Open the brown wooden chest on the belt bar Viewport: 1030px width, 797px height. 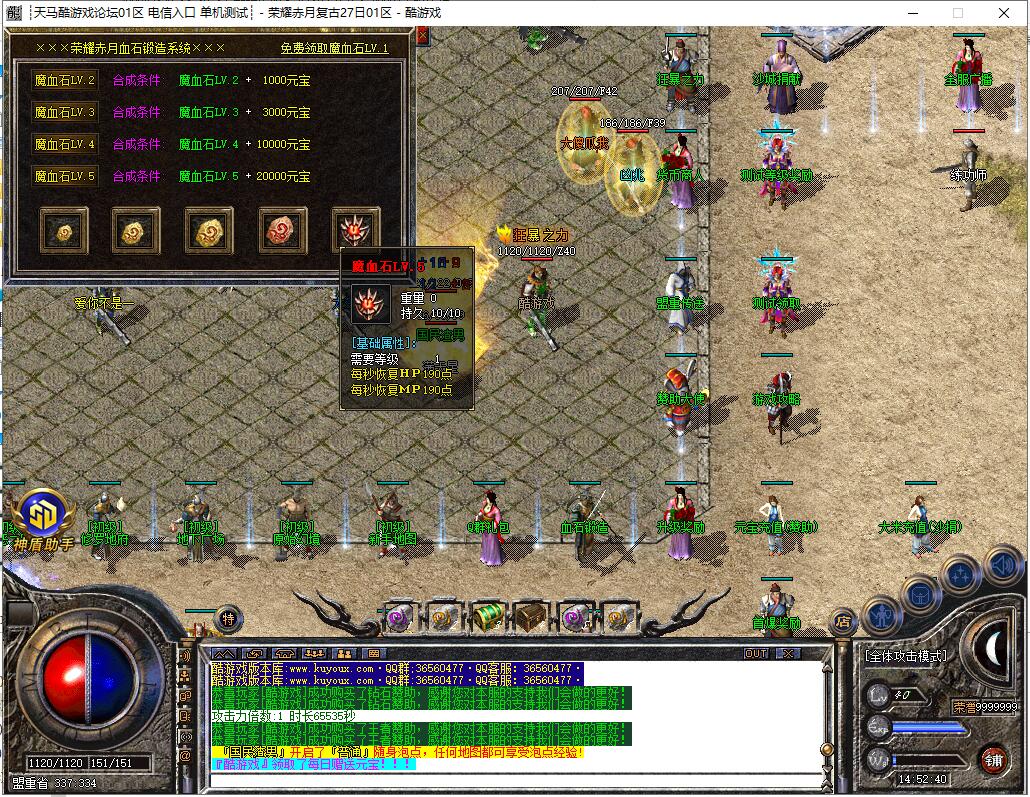(x=529, y=616)
